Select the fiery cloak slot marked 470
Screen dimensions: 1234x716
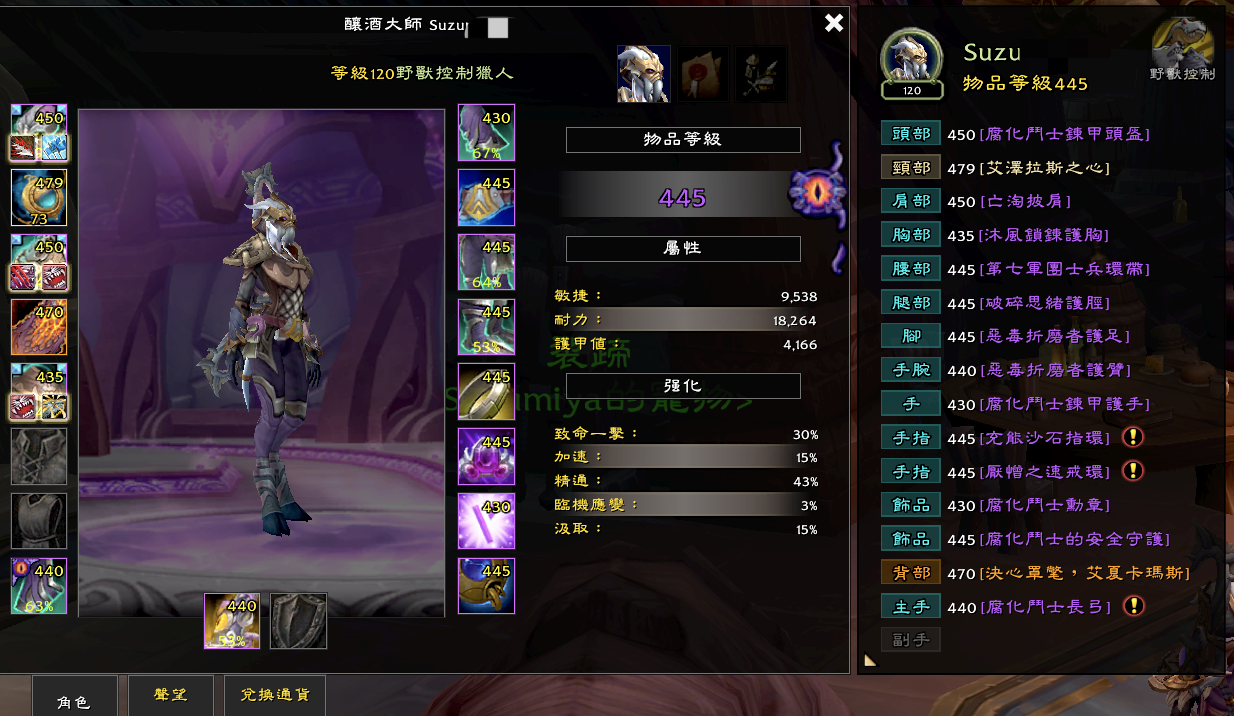click(x=39, y=327)
